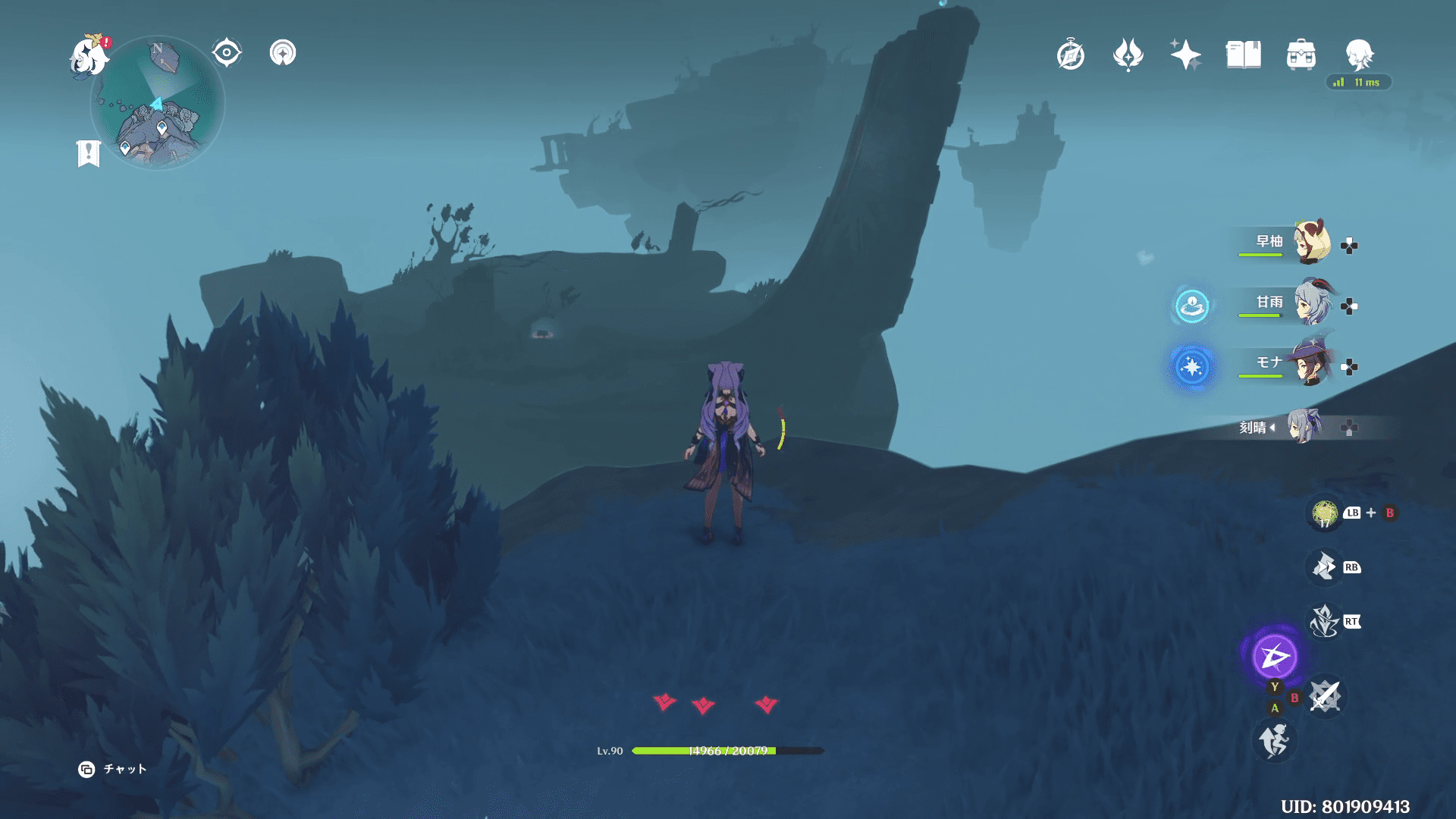Image resolution: width=1456 pixels, height=819 pixels.
Task: Tap the sprint dash icon
Action: pyautogui.click(x=1274, y=740)
